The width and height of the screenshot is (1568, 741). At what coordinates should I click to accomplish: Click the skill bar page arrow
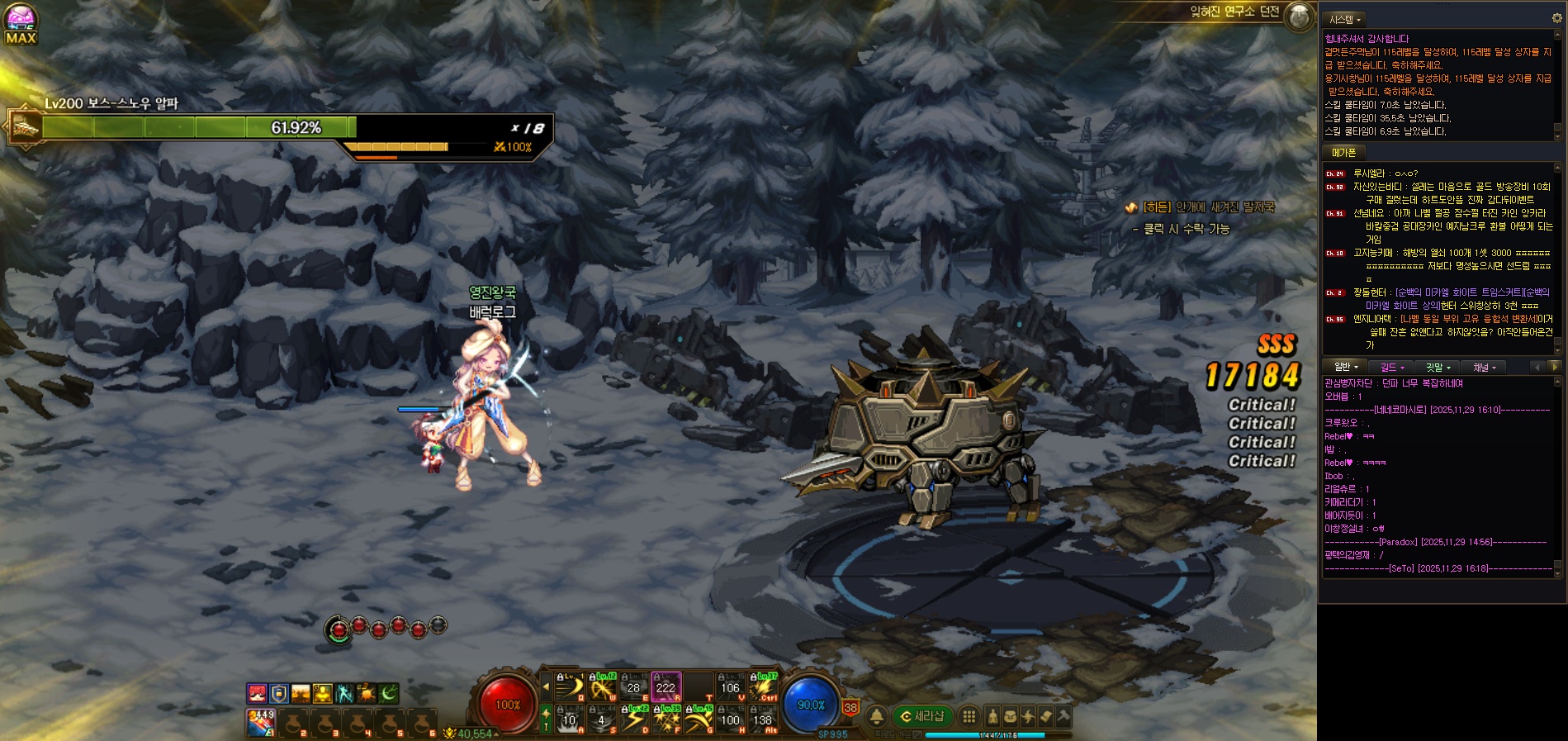point(546,686)
